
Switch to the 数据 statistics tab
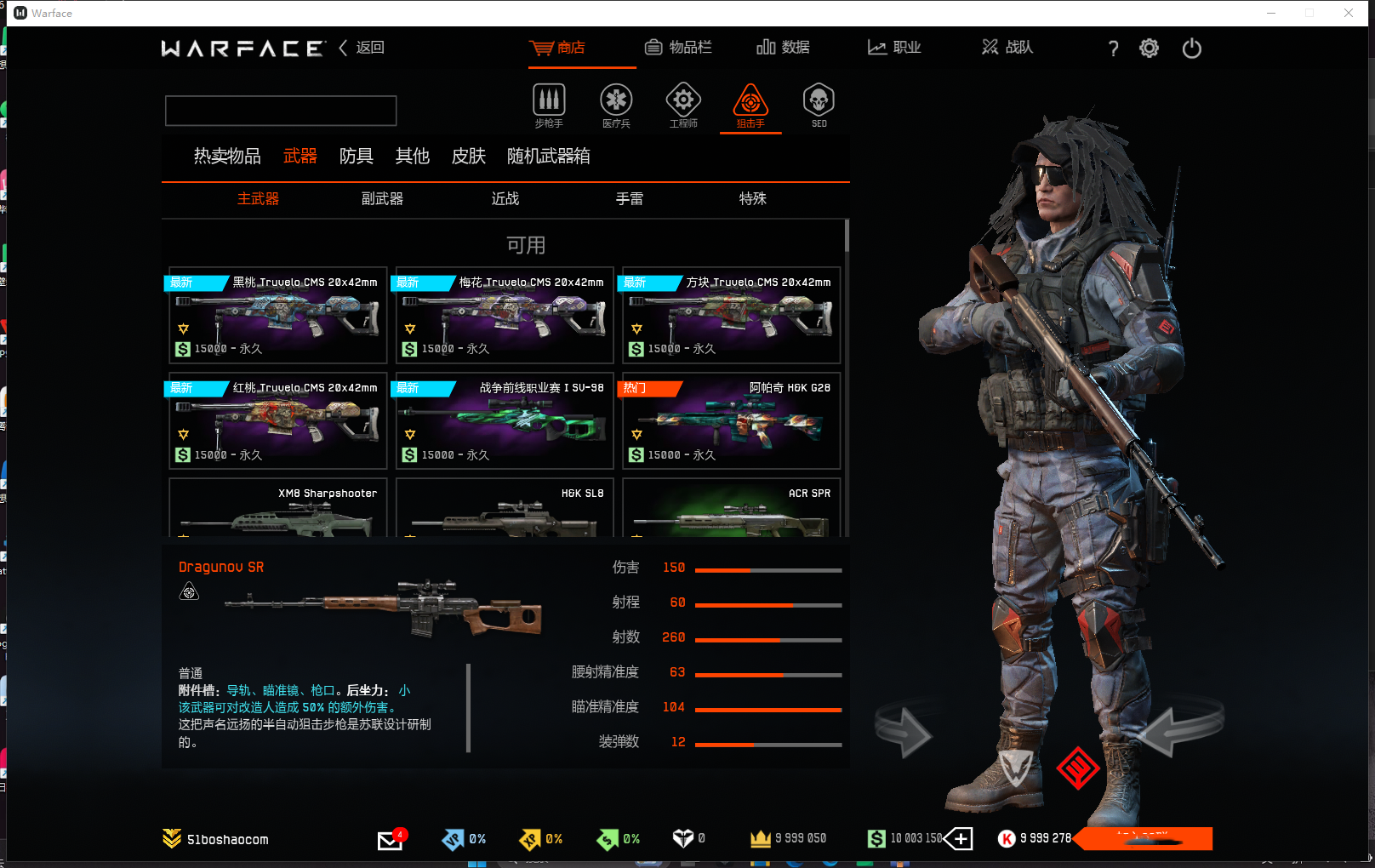click(783, 48)
